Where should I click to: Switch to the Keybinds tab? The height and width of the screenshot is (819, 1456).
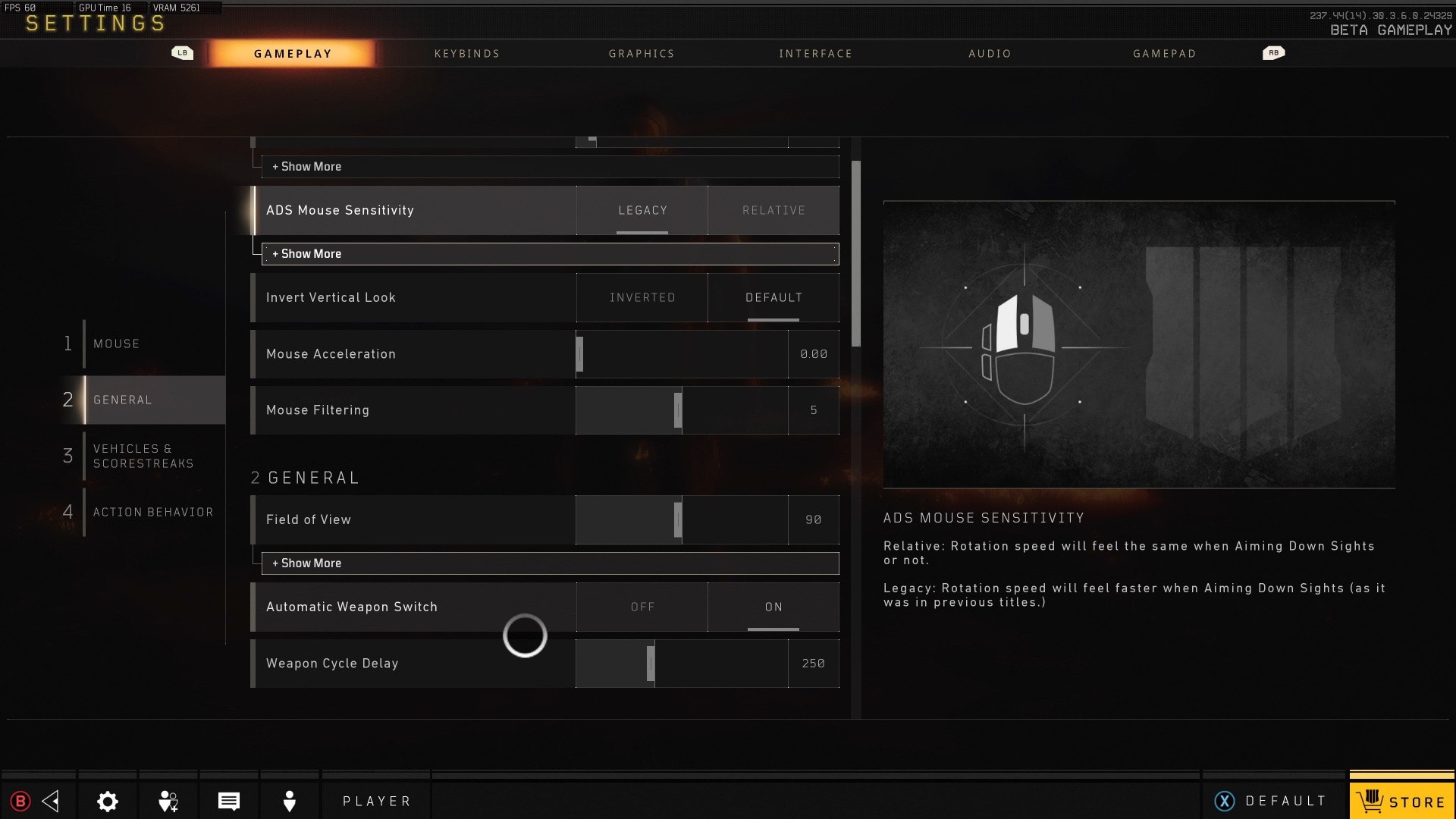[x=466, y=54]
